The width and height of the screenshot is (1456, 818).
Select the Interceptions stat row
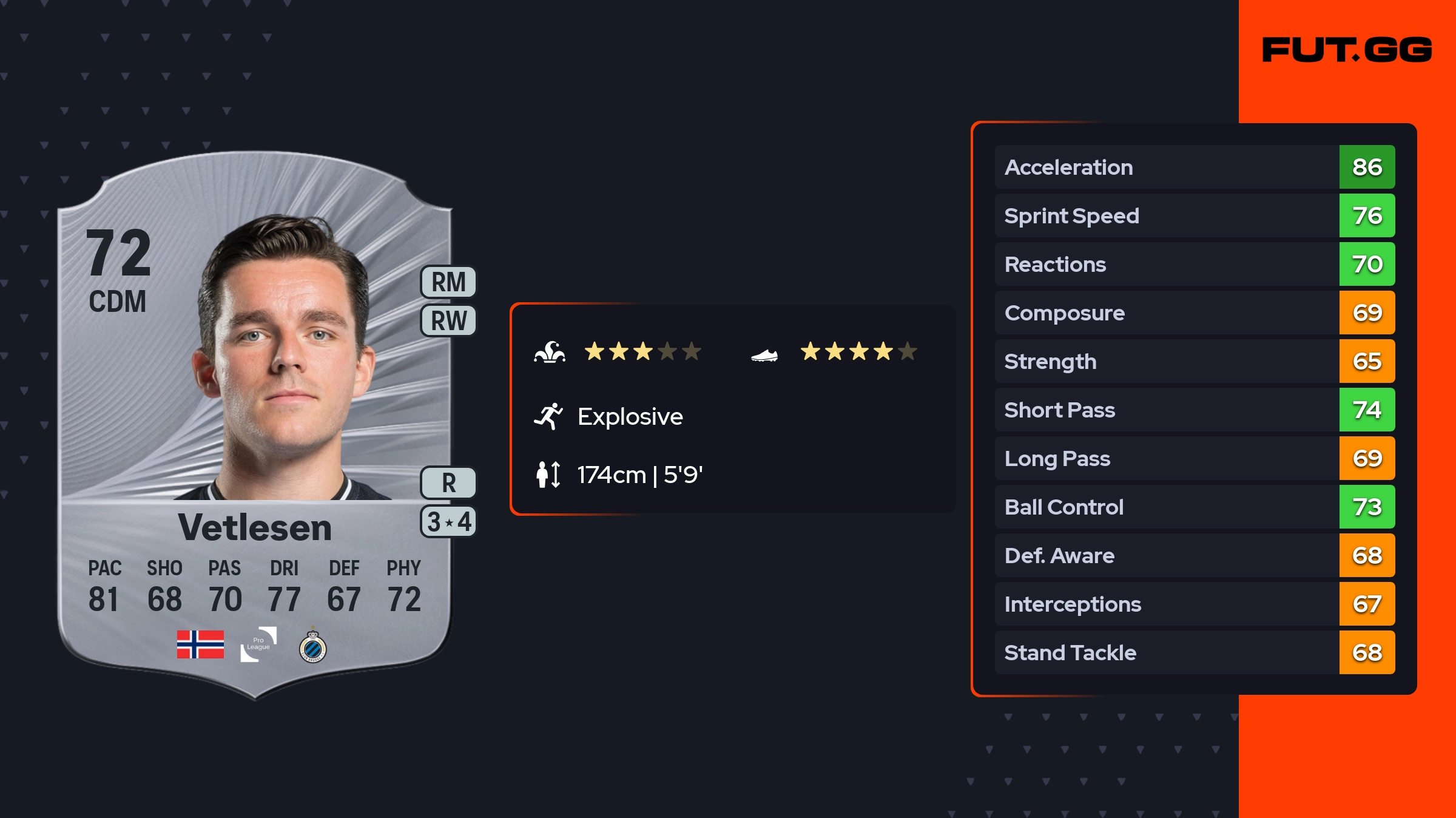1194,604
